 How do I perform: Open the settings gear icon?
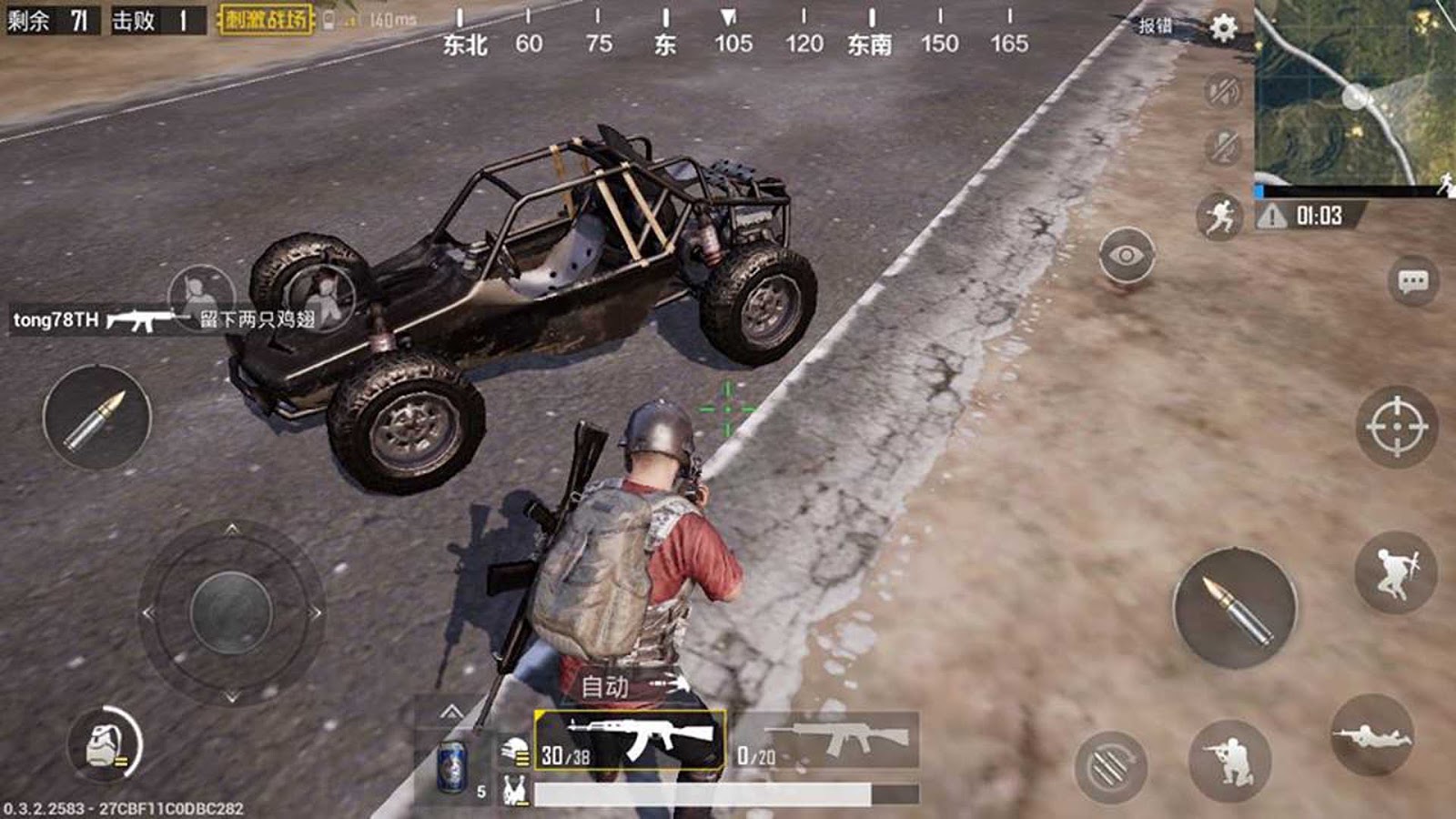click(1225, 27)
